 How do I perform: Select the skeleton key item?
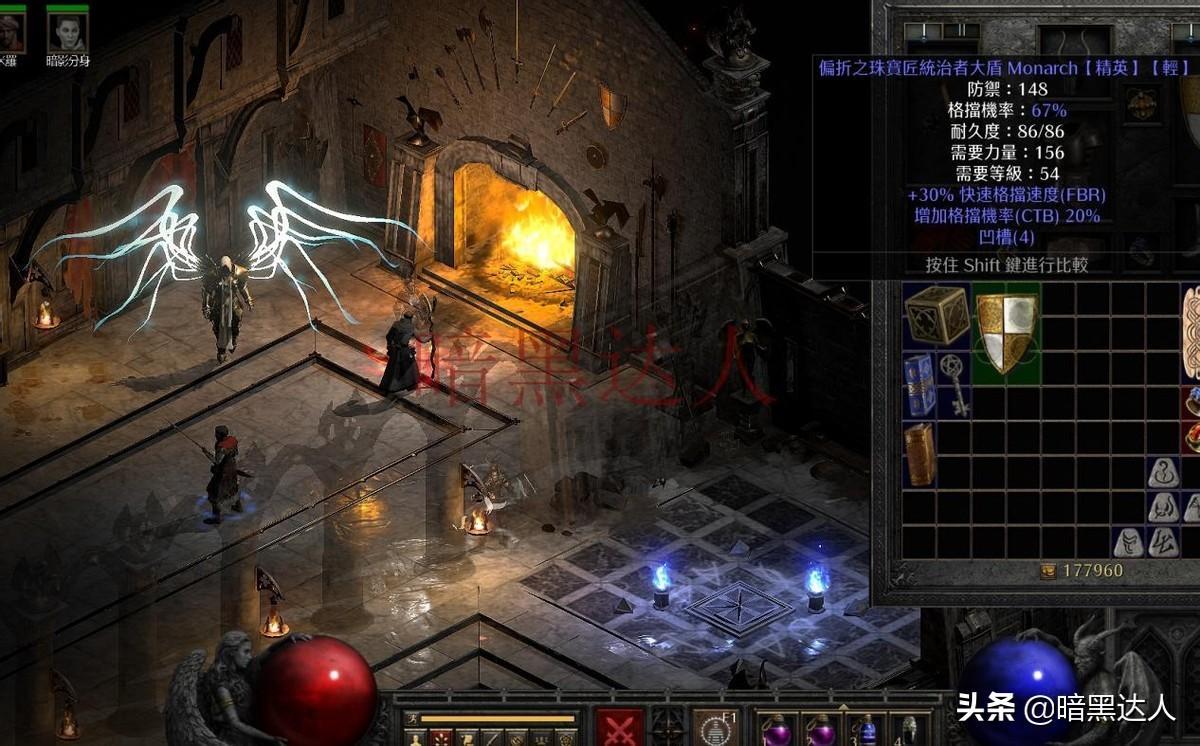pyautogui.click(x=953, y=385)
